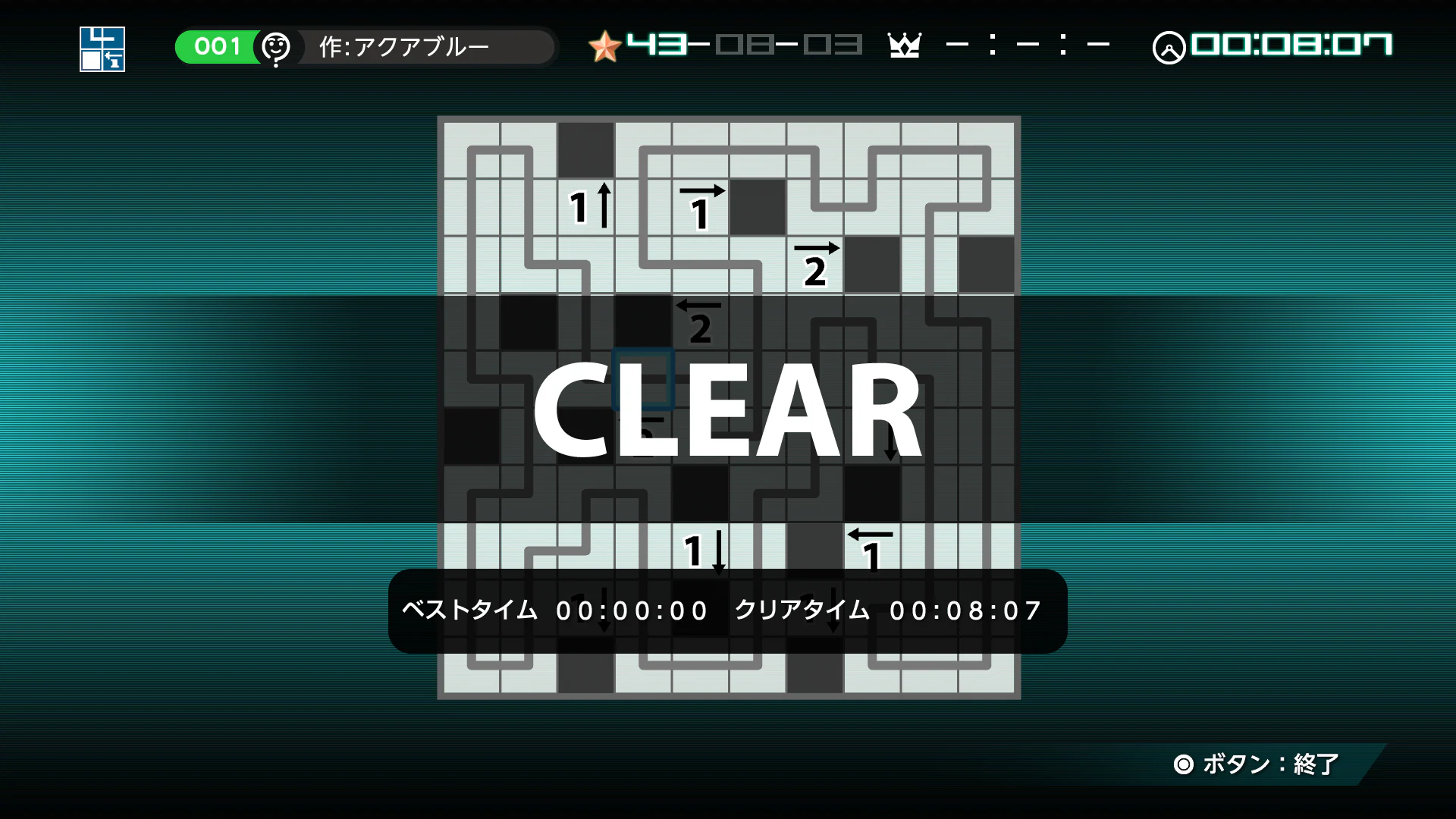This screenshot has height=819, width=1456.
Task: Click the elapsed timer 00:08:07 top-right
Action: point(1291,45)
